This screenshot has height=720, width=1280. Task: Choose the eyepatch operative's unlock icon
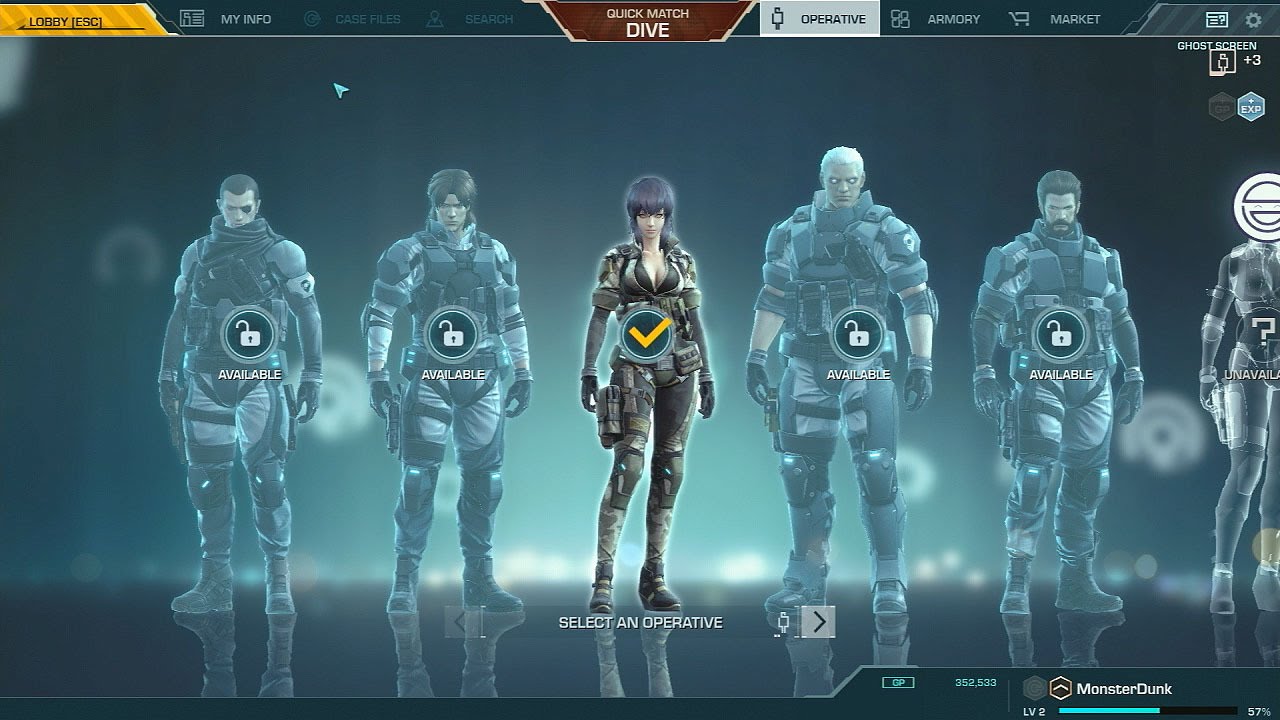click(x=250, y=336)
